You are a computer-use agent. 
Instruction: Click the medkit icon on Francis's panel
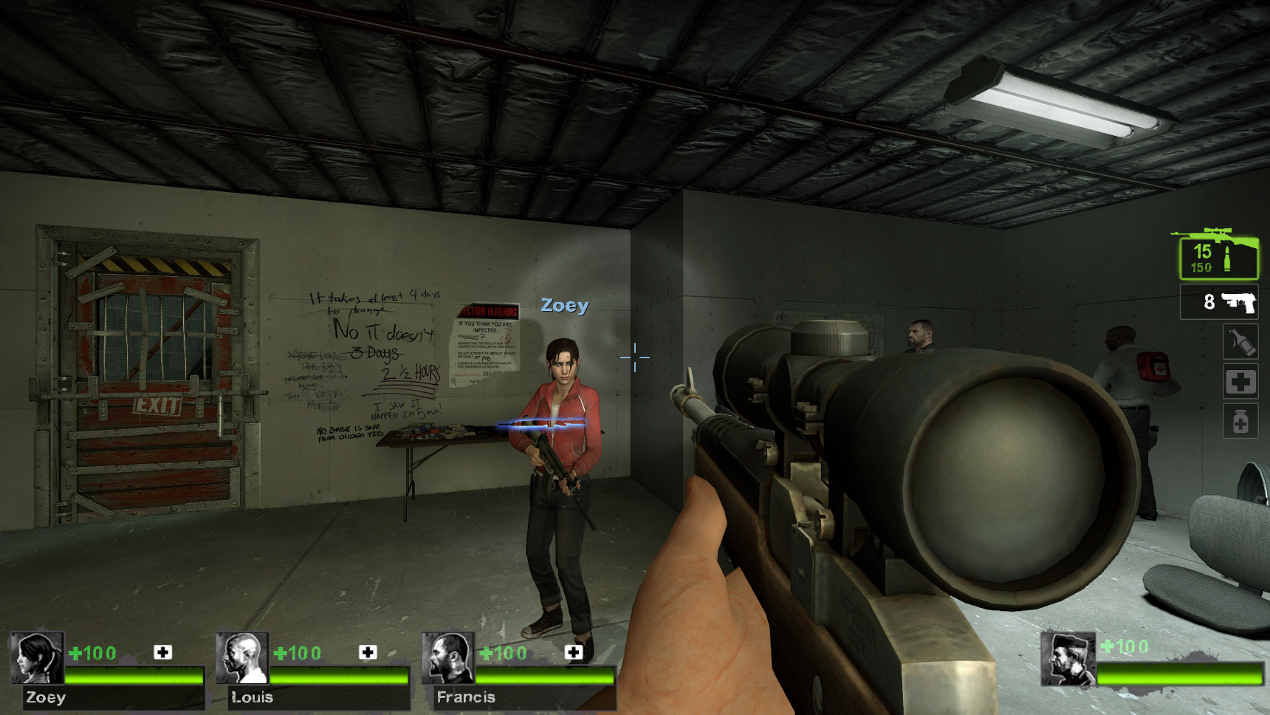(x=574, y=652)
